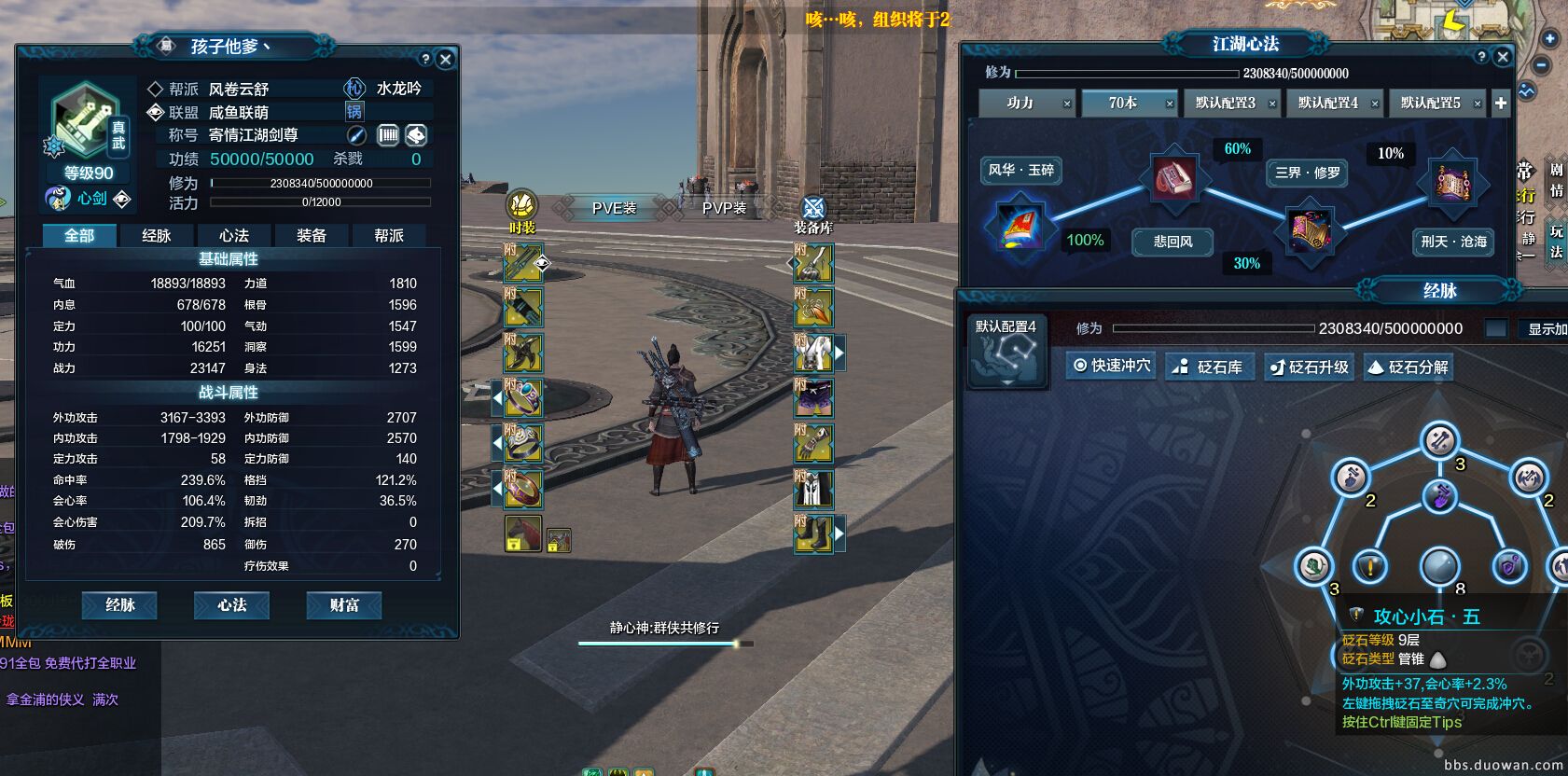Click the 财富 button at panel bottom
This screenshot has width=1568, height=776.
click(x=344, y=605)
